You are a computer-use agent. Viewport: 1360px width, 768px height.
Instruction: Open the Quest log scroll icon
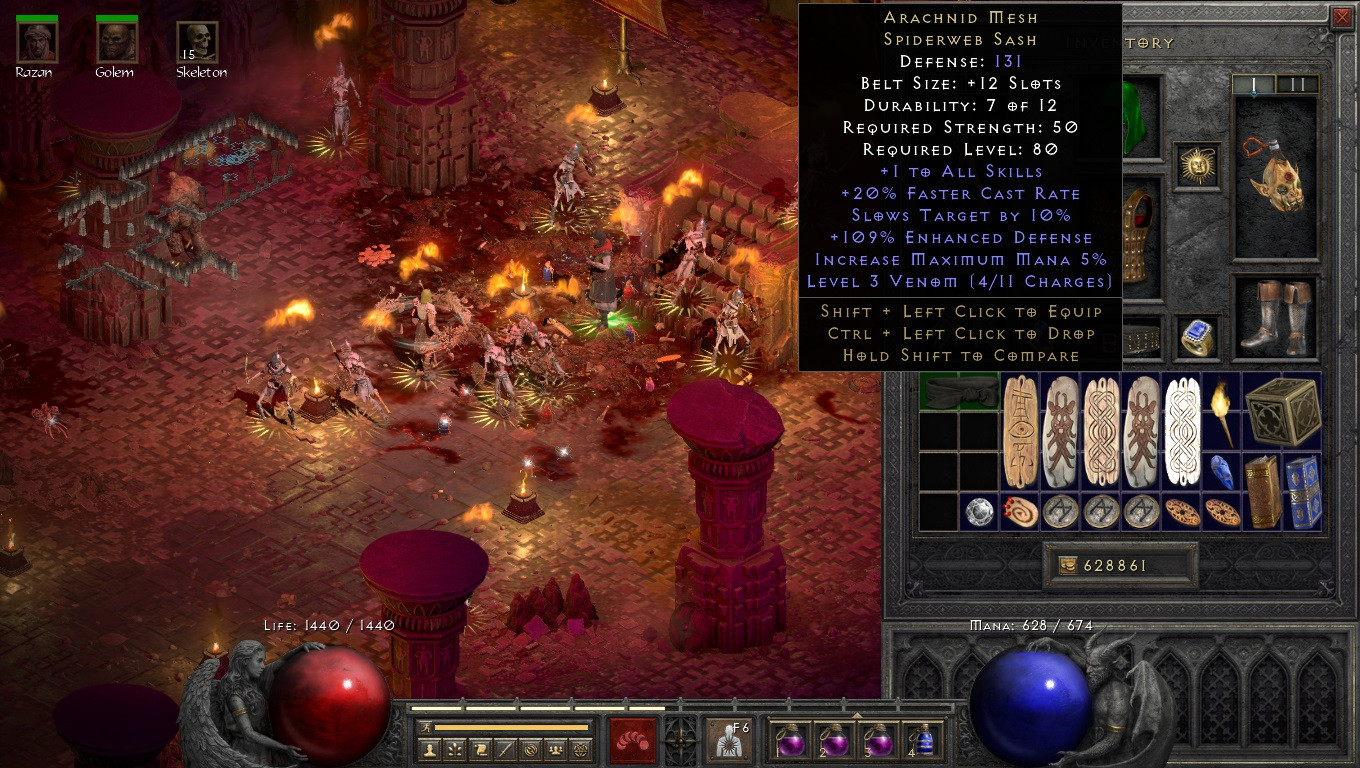pyautogui.click(x=482, y=749)
